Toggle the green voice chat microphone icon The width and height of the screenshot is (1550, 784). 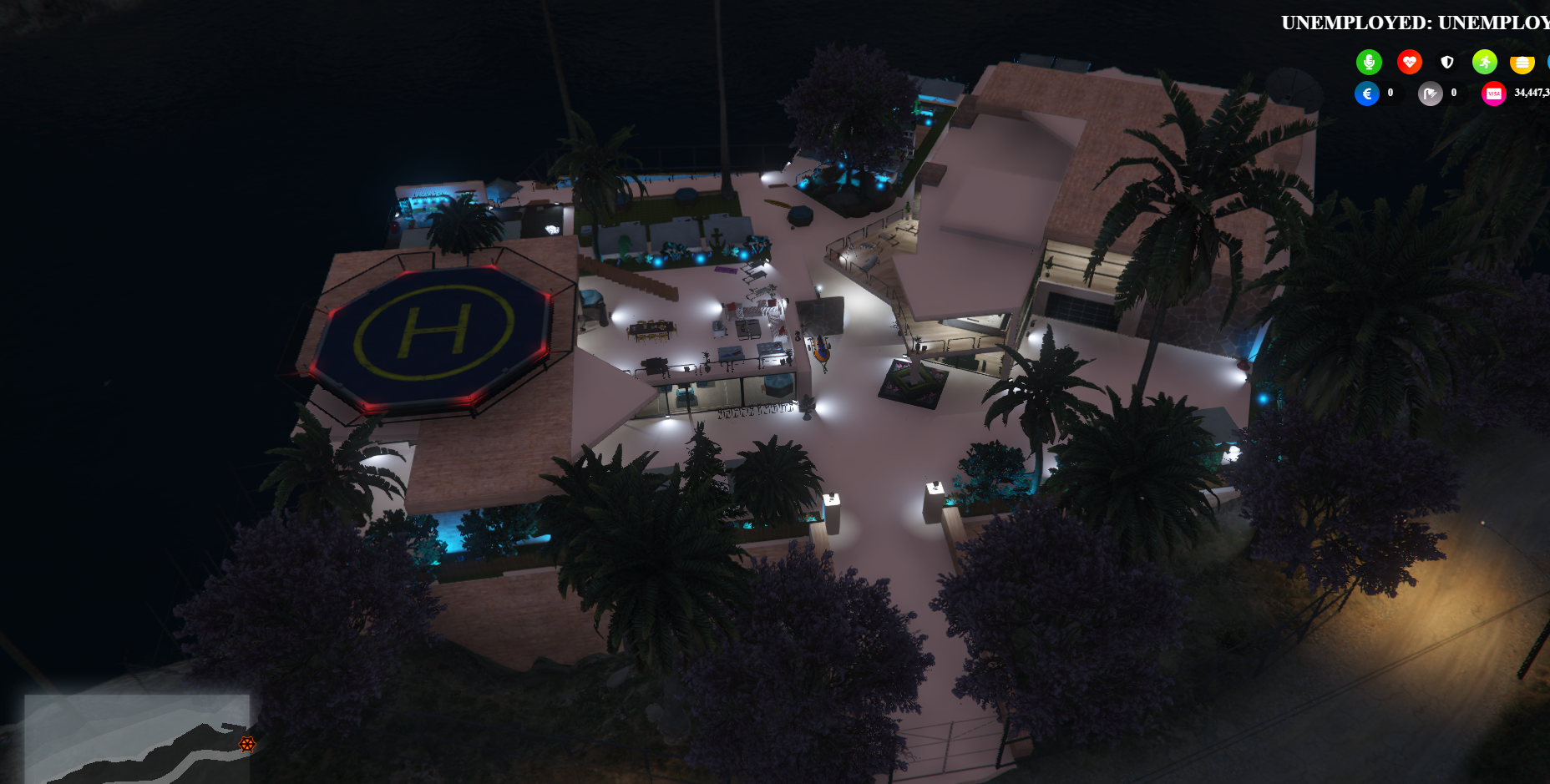click(1370, 62)
